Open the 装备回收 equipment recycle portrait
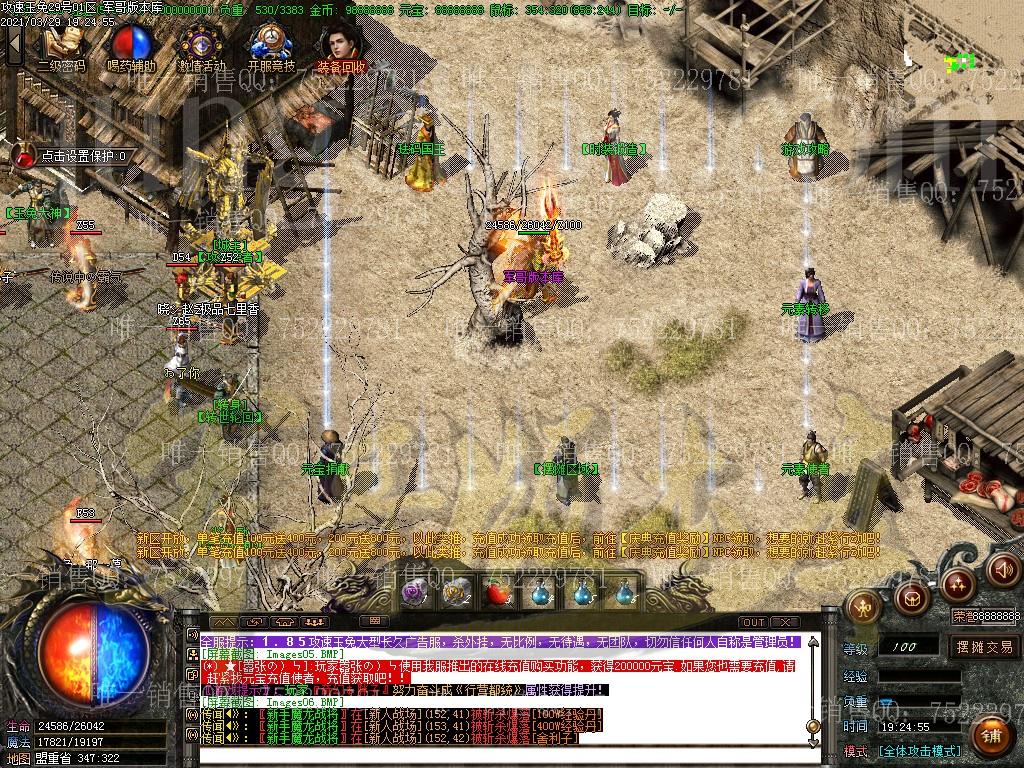The width and height of the screenshot is (1024, 768). [341, 44]
